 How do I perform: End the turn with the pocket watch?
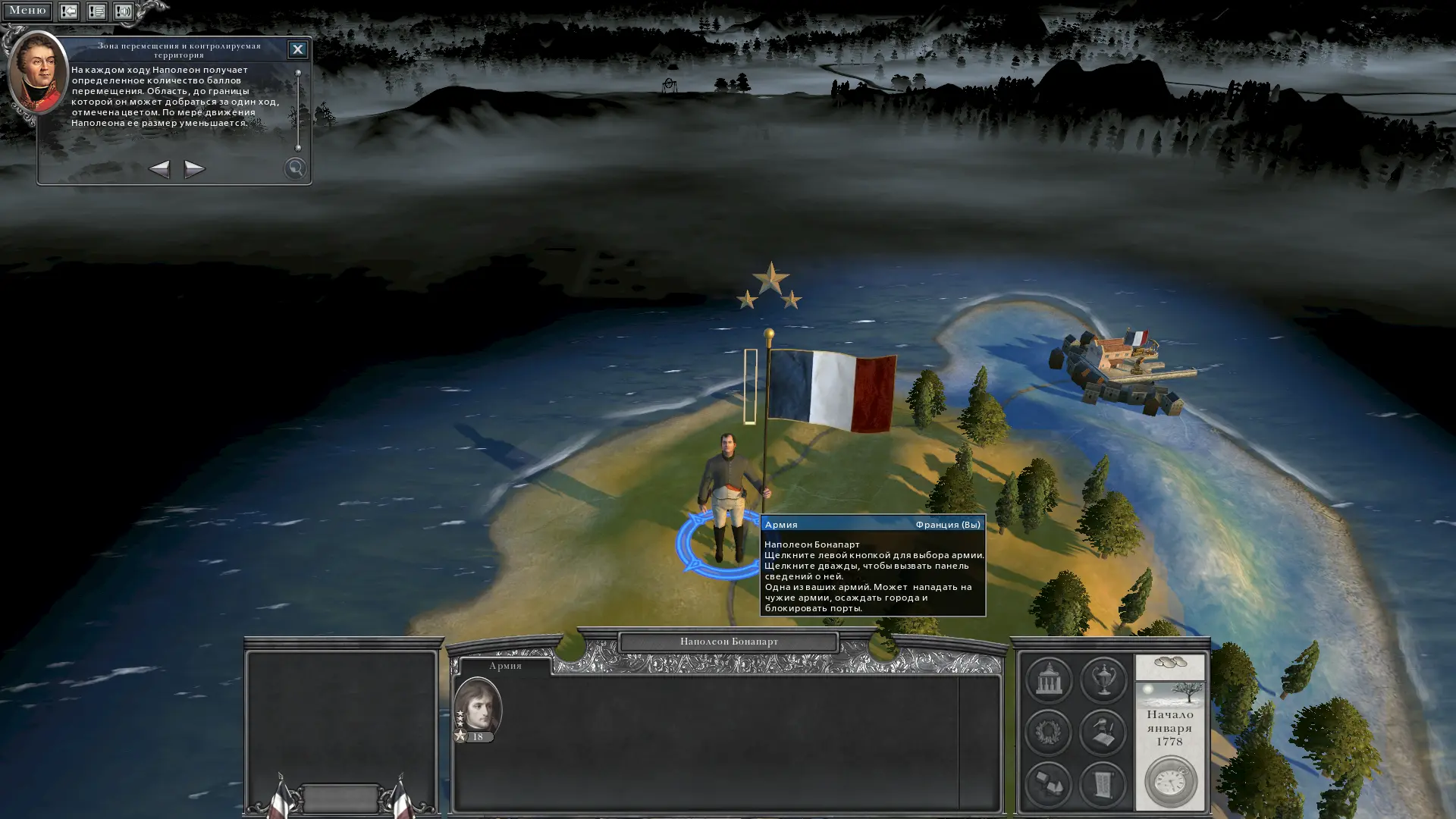(1170, 782)
